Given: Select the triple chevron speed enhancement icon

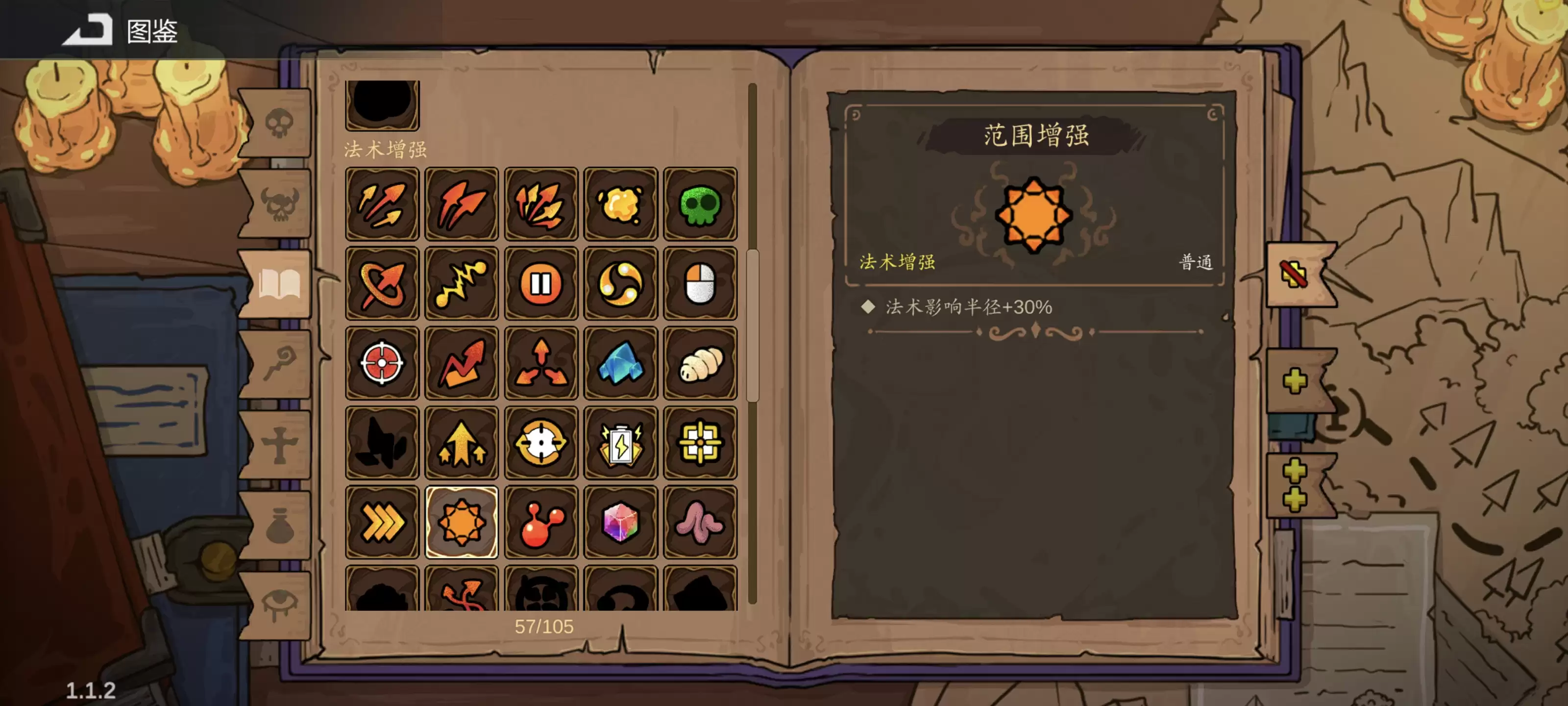Looking at the screenshot, I should coord(382,522).
